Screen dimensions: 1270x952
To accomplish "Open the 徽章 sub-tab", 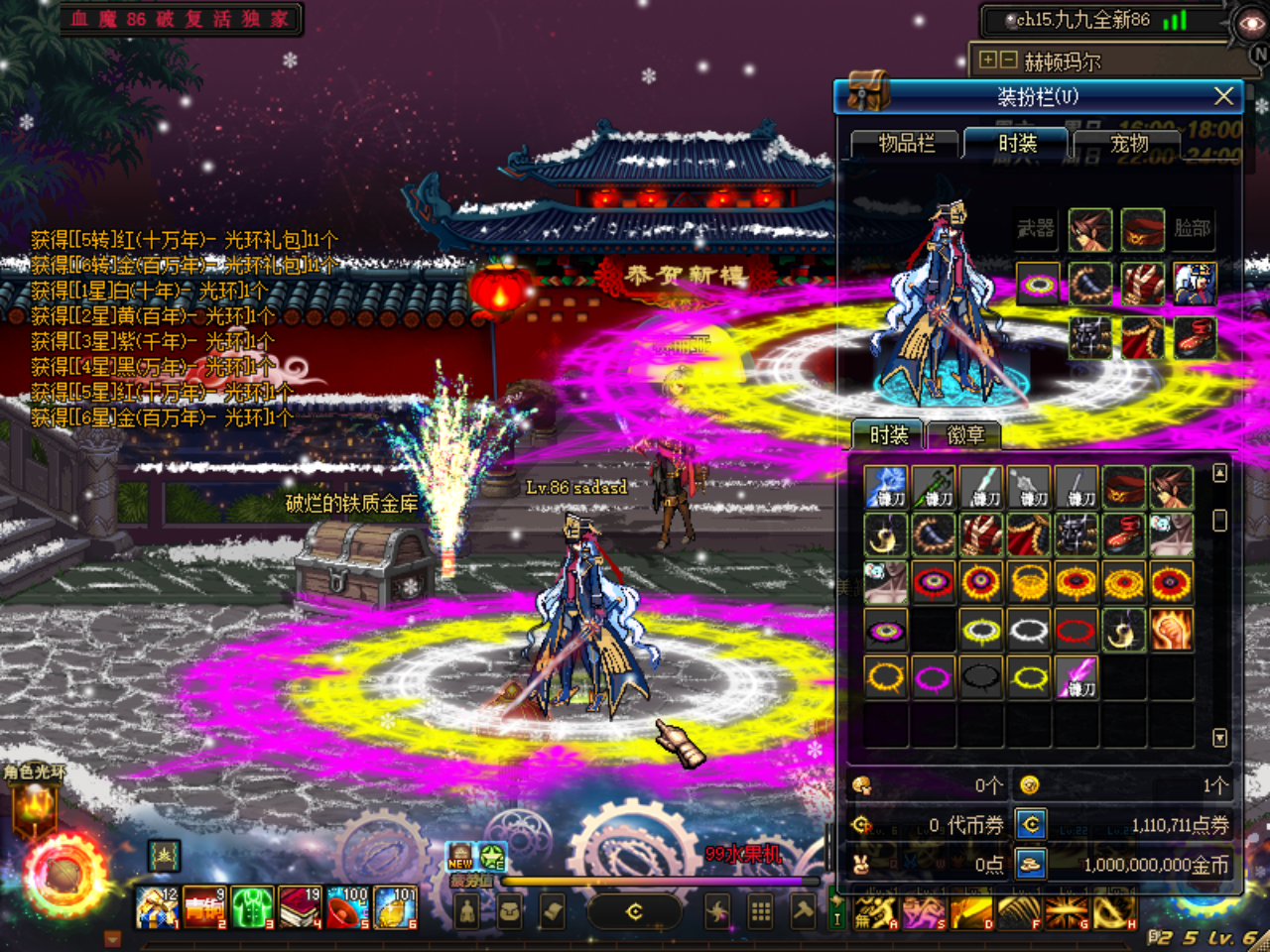I will pos(968,435).
